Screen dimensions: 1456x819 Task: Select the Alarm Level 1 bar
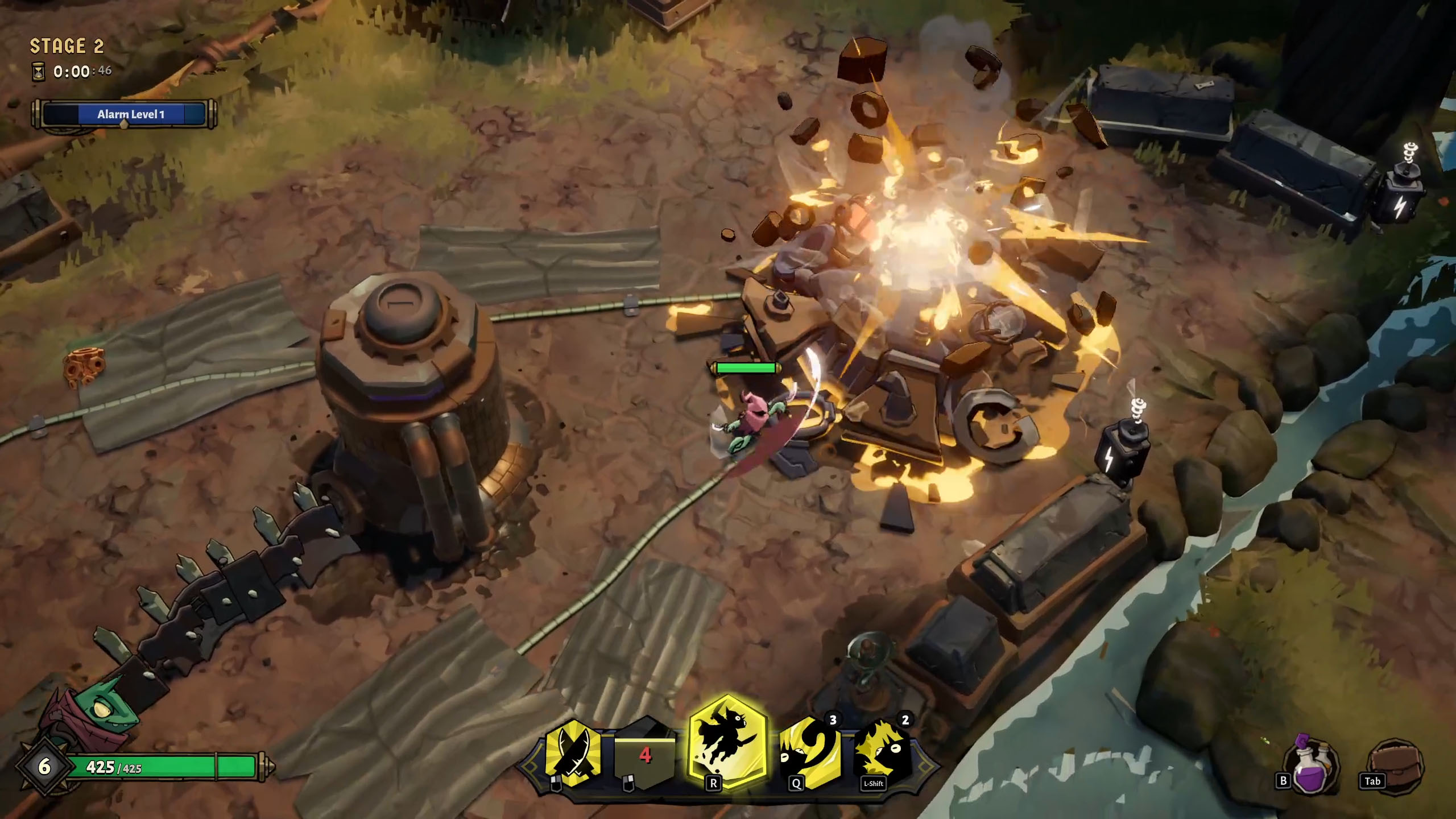(x=124, y=114)
